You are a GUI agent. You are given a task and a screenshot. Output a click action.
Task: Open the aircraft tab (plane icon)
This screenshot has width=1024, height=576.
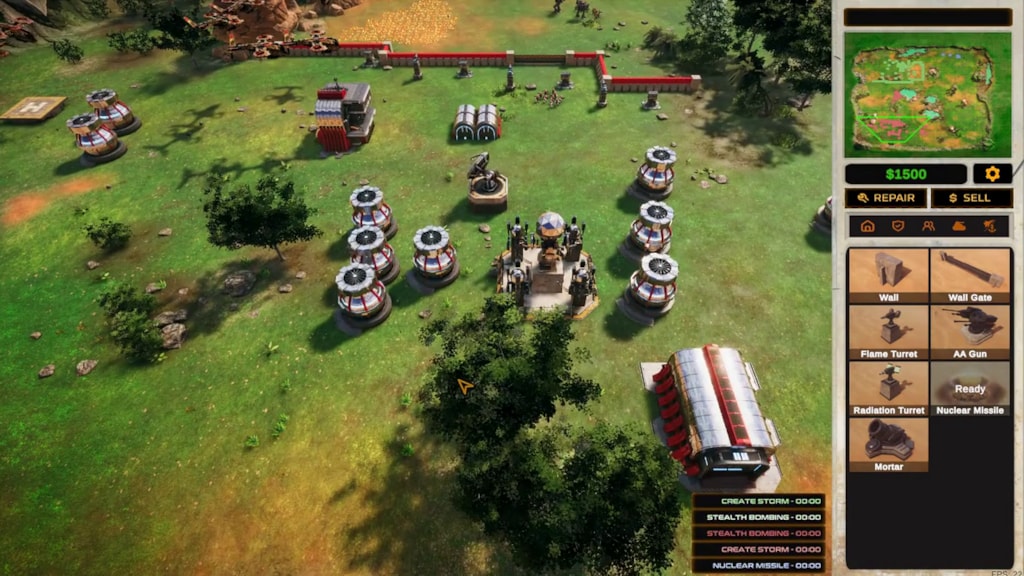click(x=989, y=226)
